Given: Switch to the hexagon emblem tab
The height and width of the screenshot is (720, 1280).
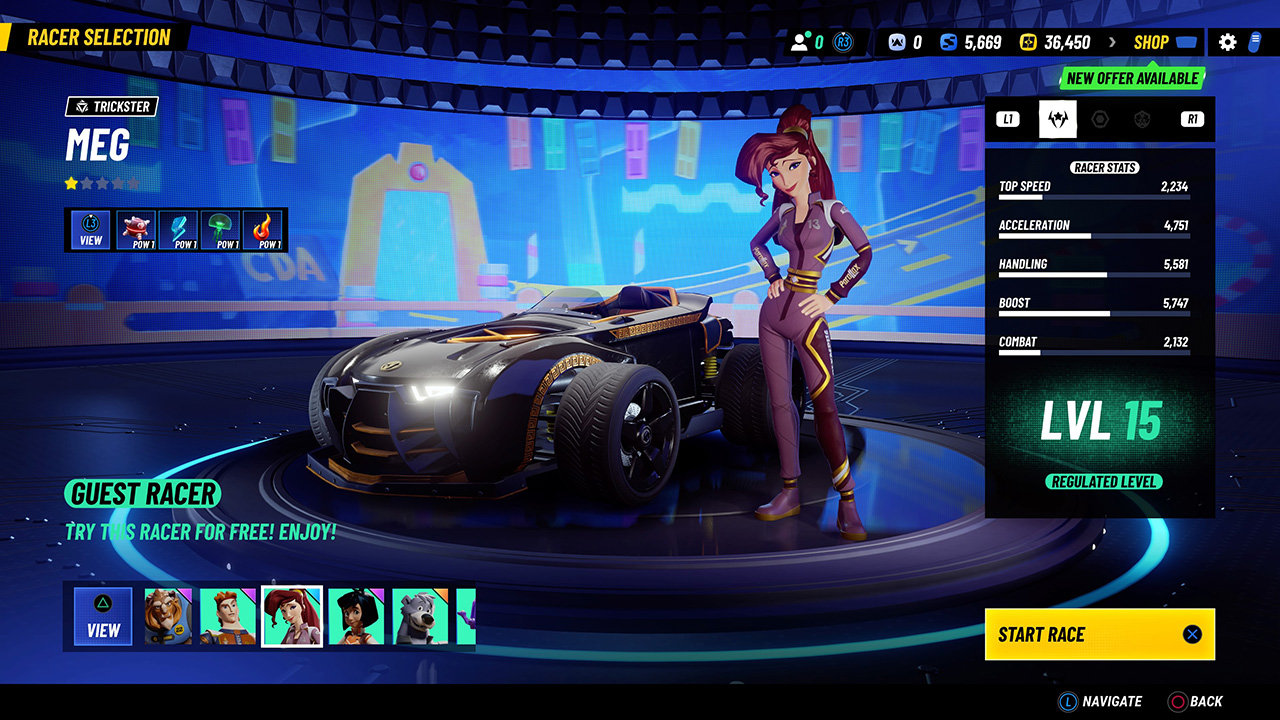Looking at the screenshot, I should [x=1100, y=119].
